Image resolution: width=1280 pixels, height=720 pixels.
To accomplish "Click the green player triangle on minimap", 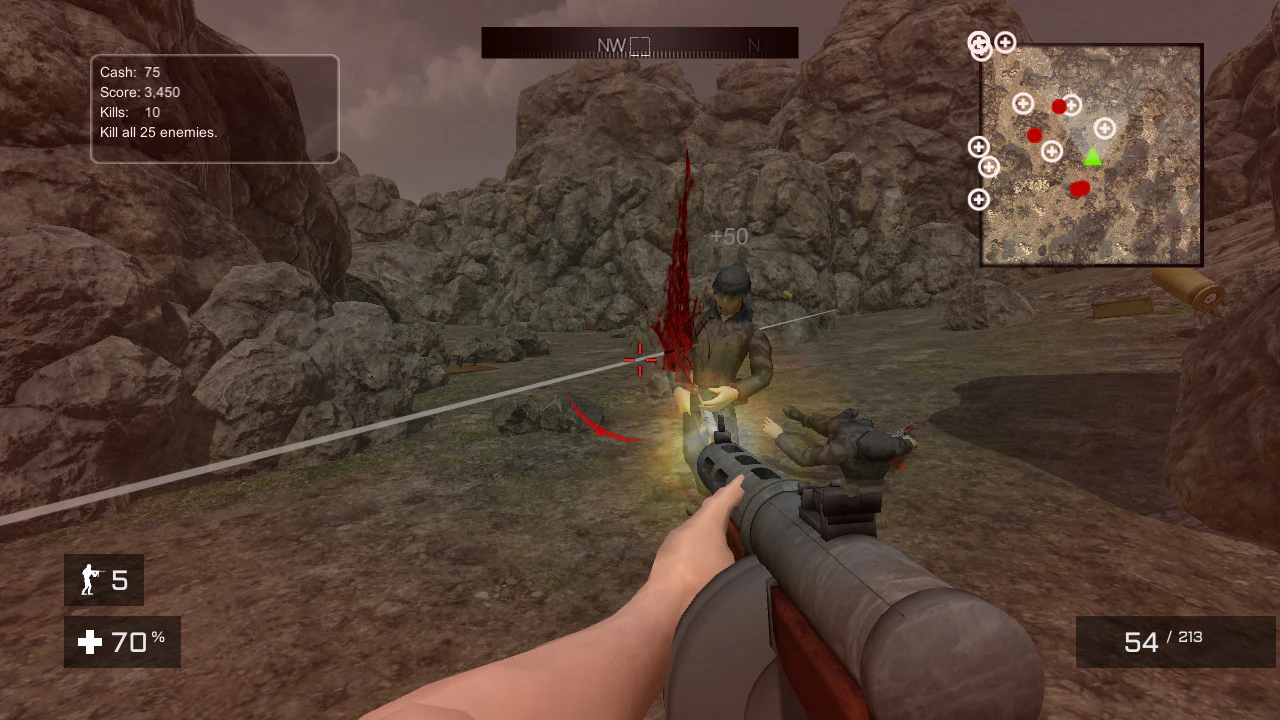I will click(1092, 157).
